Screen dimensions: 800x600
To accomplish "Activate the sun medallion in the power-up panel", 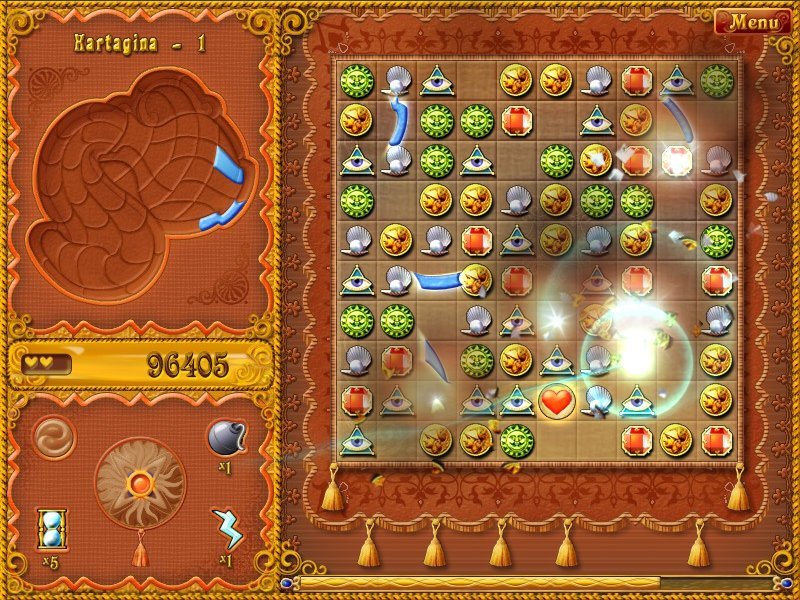I will coord(140,484).
